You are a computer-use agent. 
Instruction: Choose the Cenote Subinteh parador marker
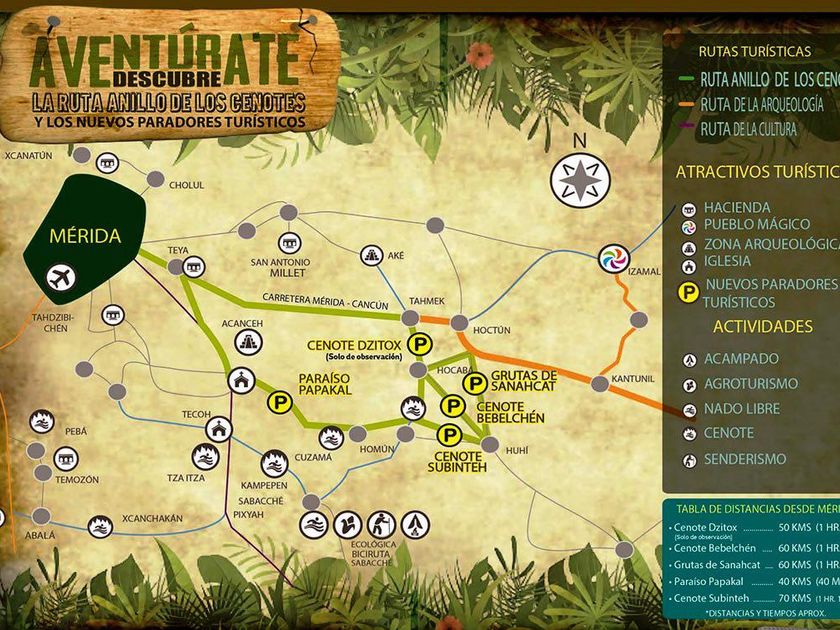click(x=450, y=433)
